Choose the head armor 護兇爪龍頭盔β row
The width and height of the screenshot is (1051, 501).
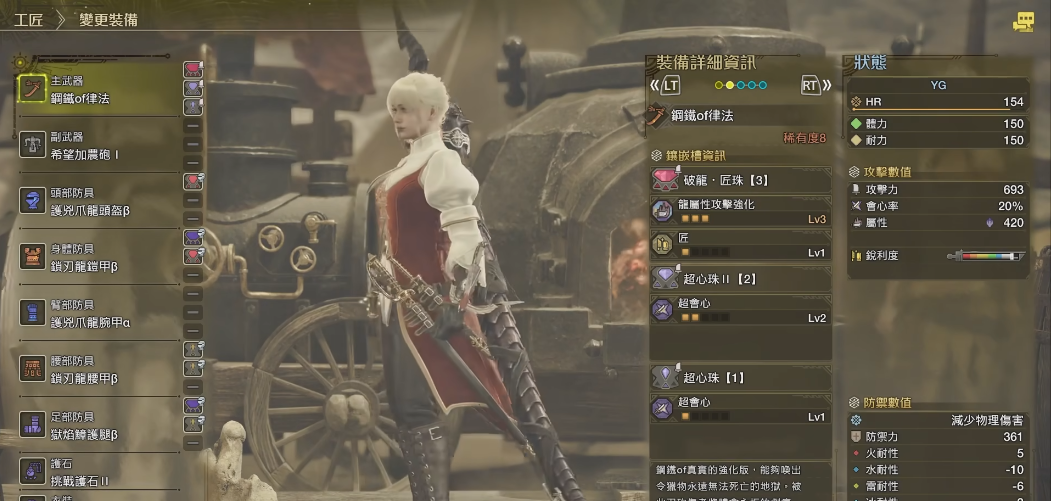tap(98, 202)
